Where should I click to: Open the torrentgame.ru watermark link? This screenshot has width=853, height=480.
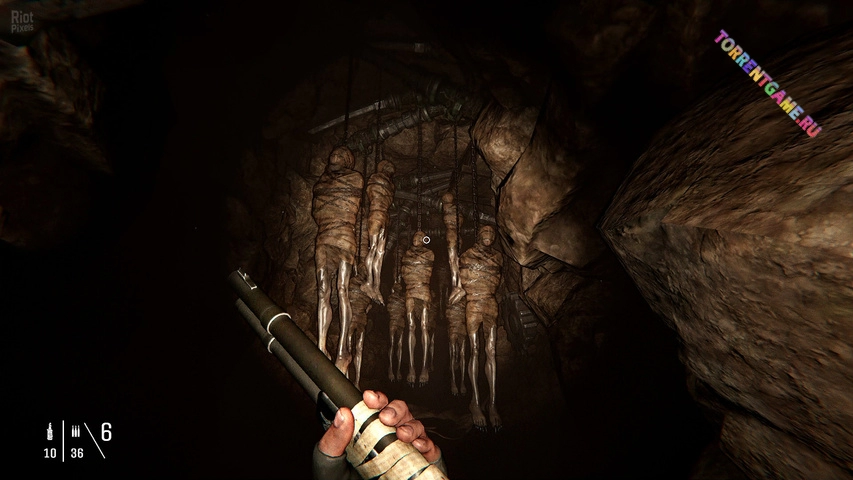(768, 82)
